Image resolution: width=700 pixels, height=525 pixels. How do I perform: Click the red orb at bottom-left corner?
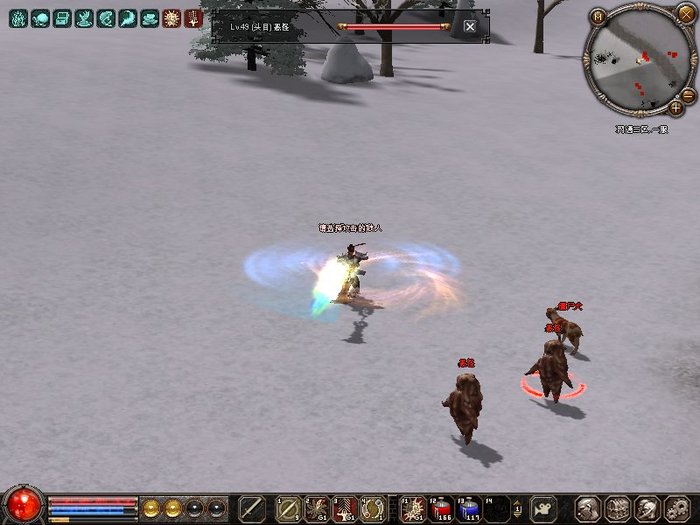point(22,505)
